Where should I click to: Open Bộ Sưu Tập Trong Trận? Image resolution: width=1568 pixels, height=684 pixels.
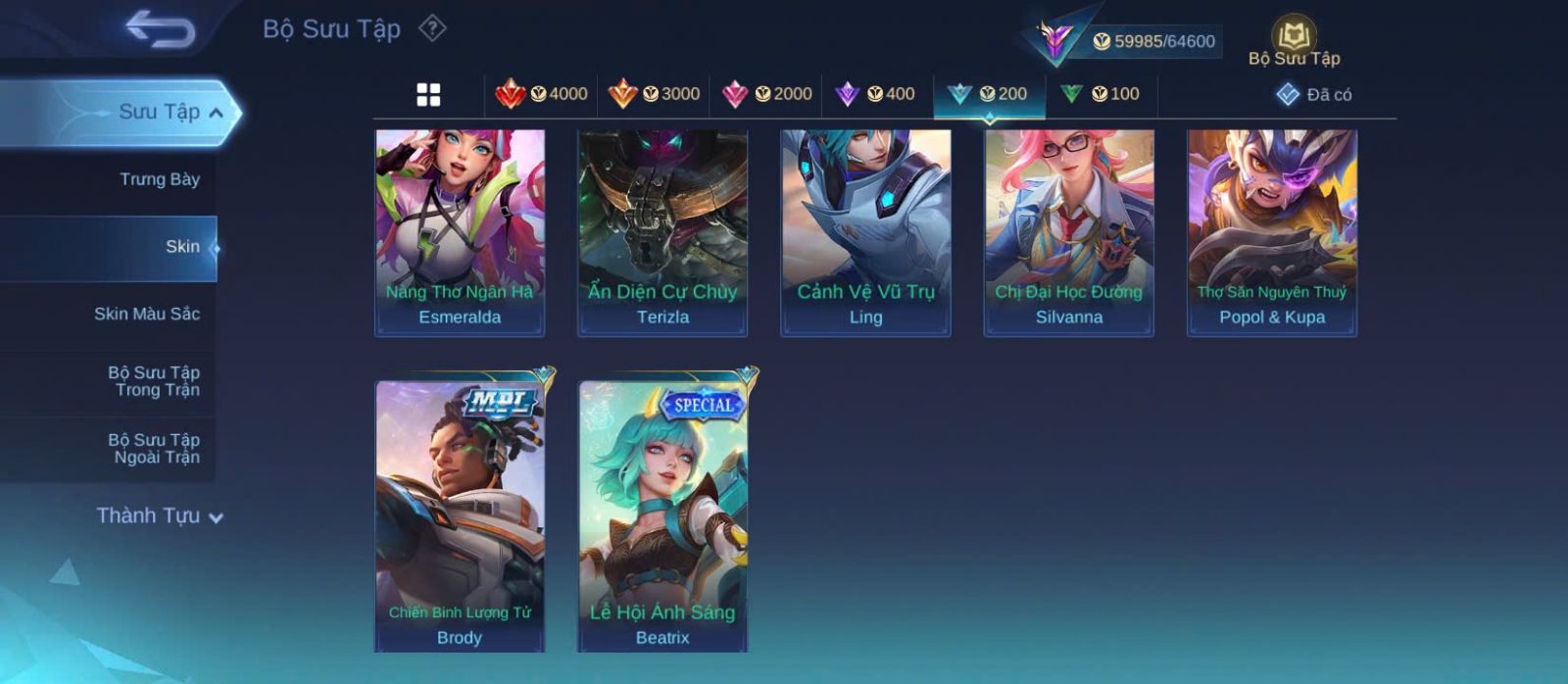(x=154, y=381)
